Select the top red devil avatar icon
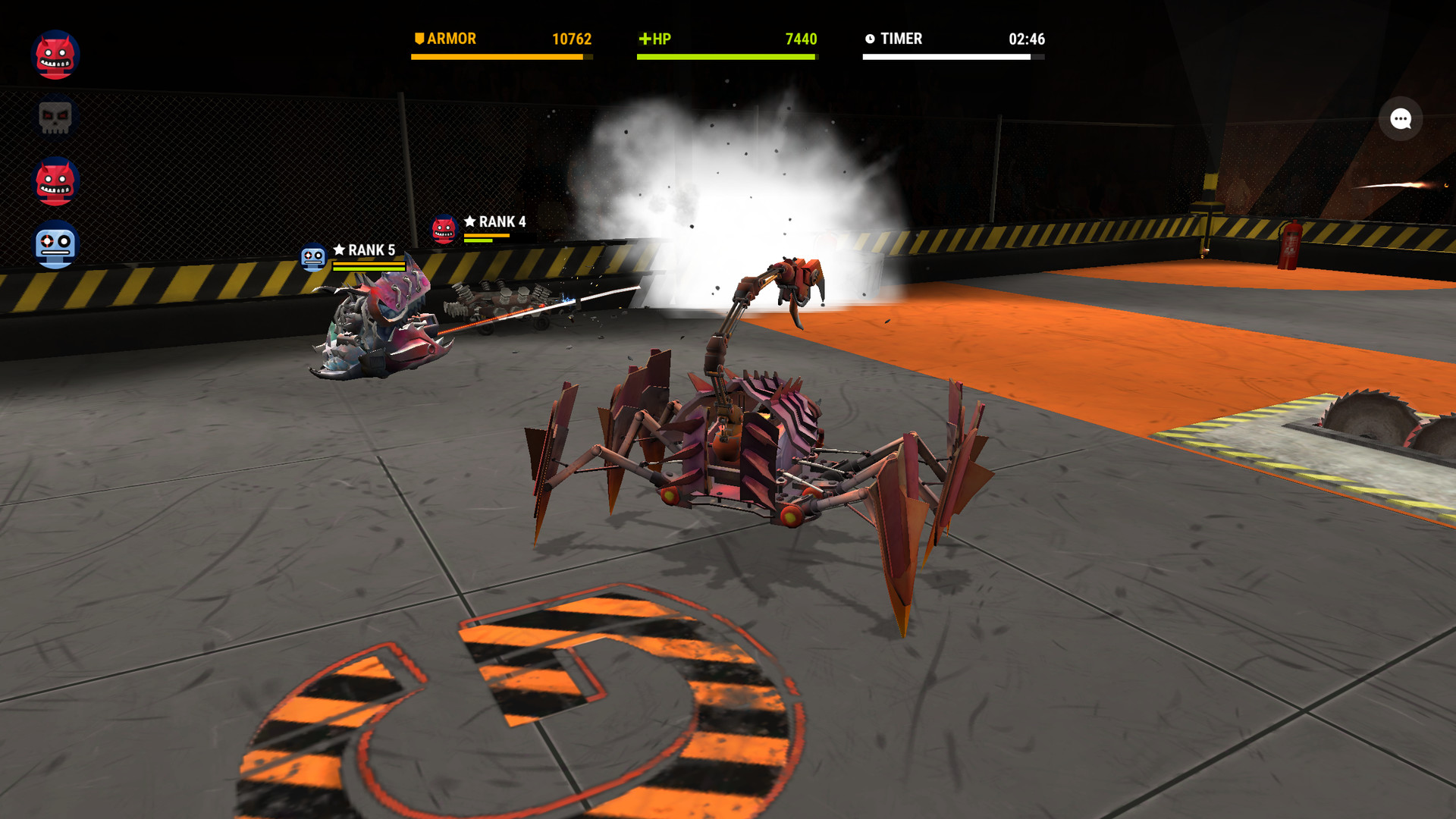 53,53
